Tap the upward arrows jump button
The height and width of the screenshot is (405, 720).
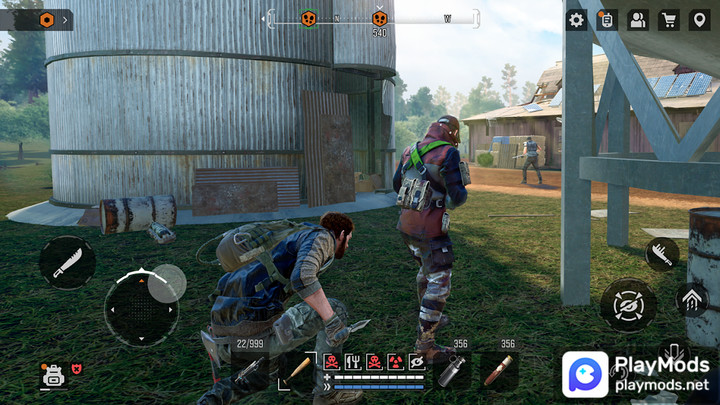691,298
